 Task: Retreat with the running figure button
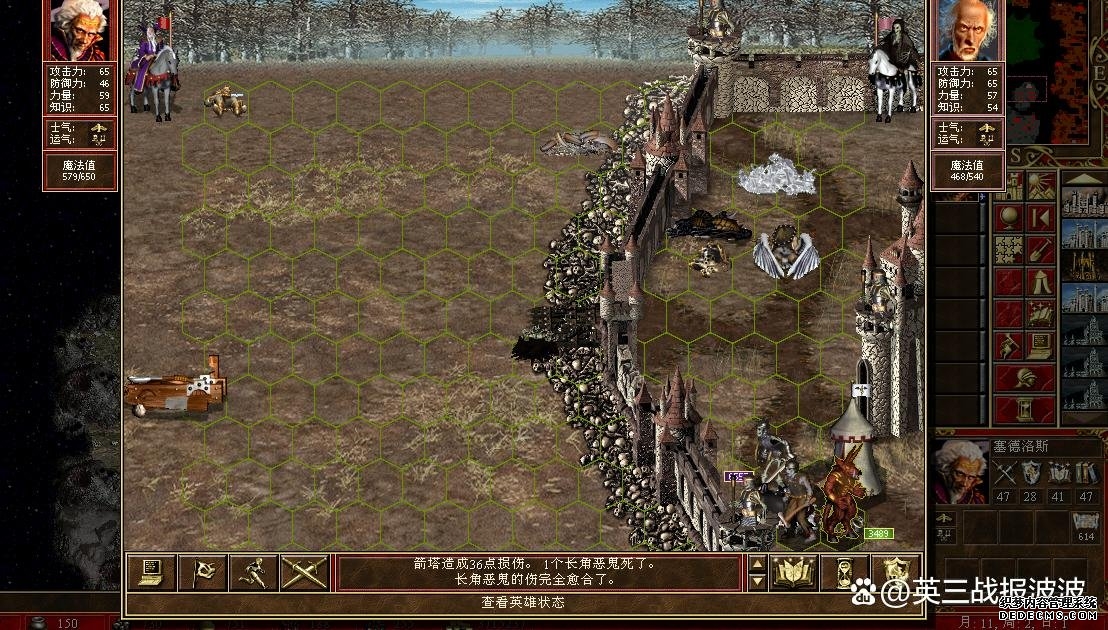click(253, 571)
